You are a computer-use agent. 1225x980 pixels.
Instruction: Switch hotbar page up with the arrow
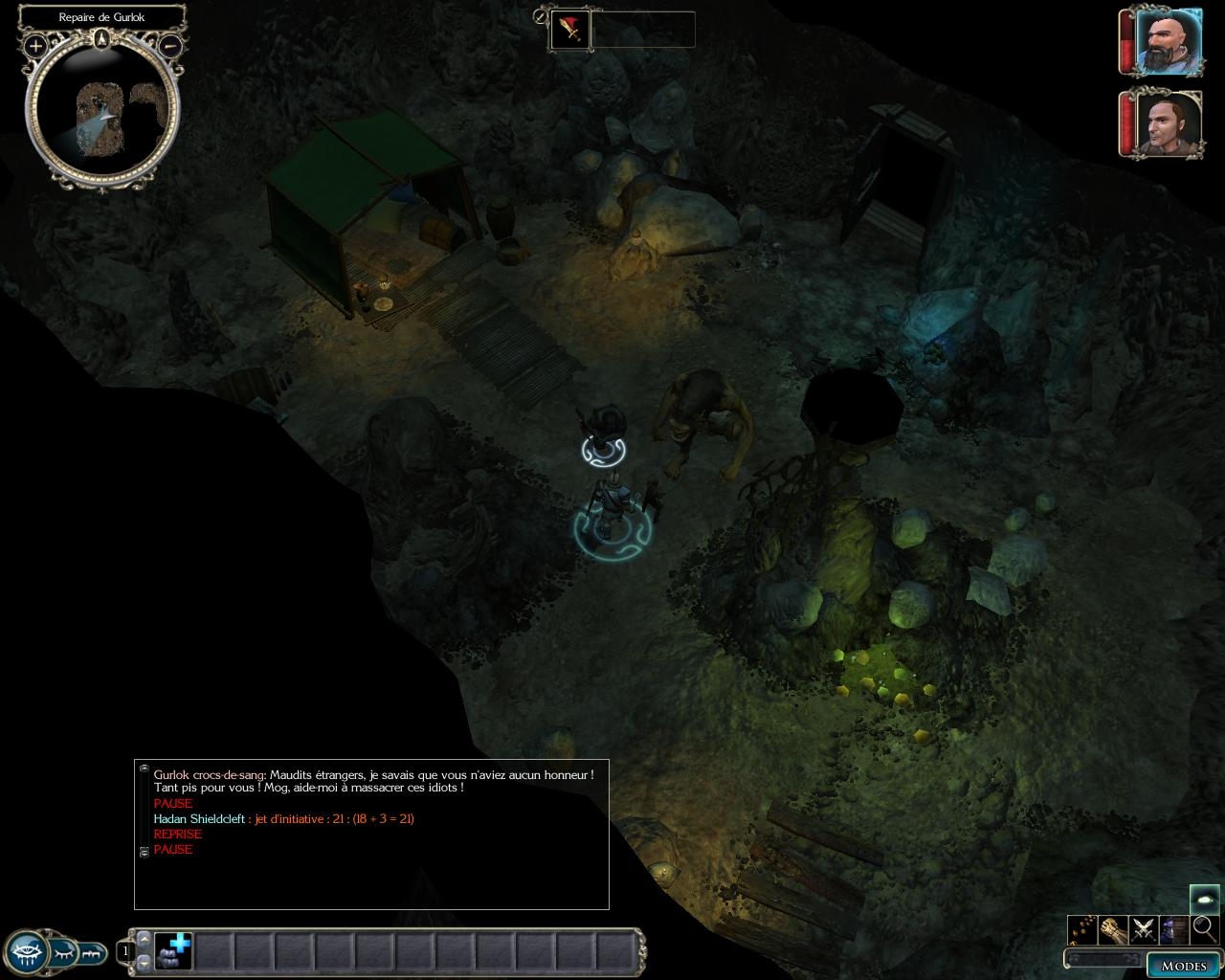(x=144, y=939)
